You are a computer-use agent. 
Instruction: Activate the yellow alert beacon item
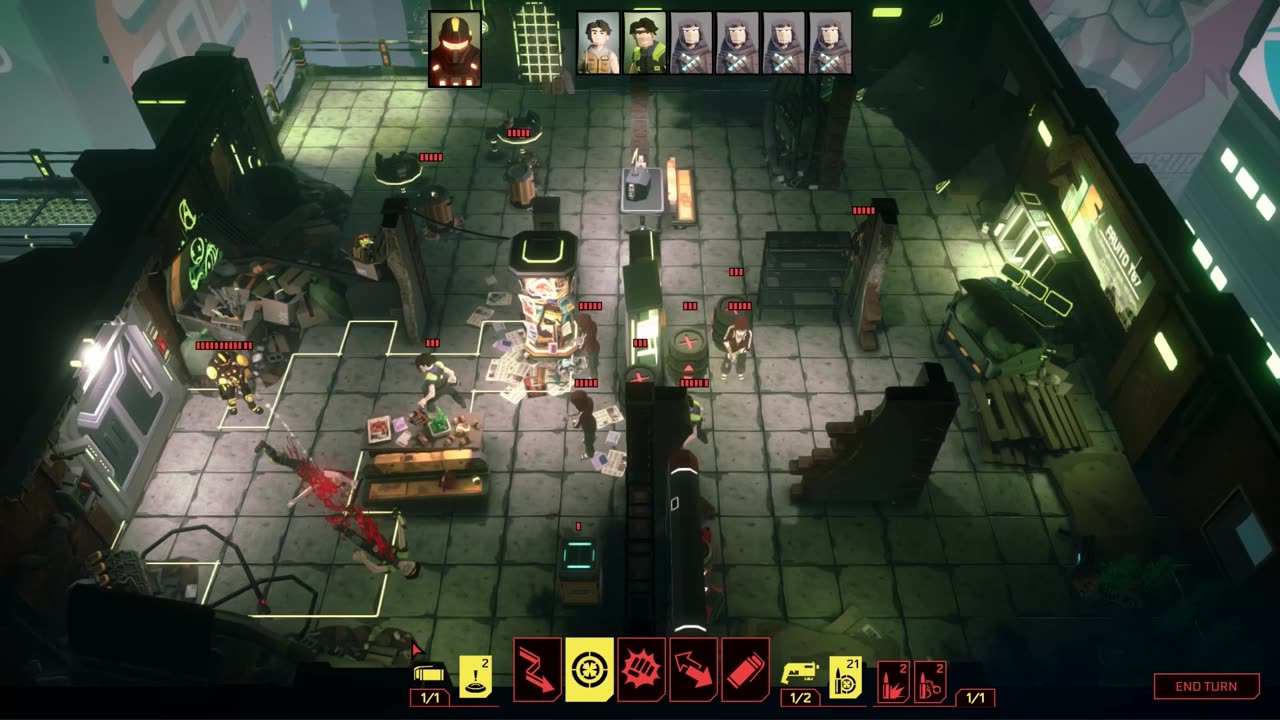click(x=475, y=677)
